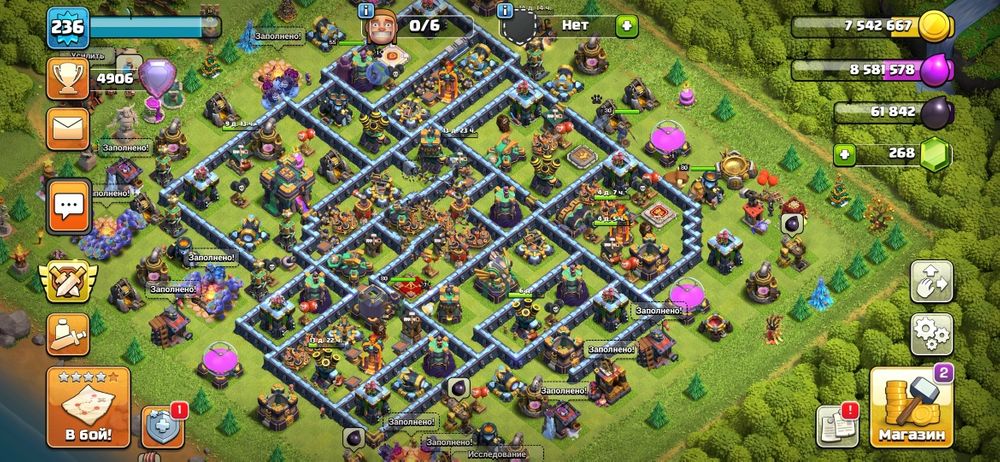Open the news notes icon beside the shop
This screenshot has width=1000, height=462.
coord(835,425)
